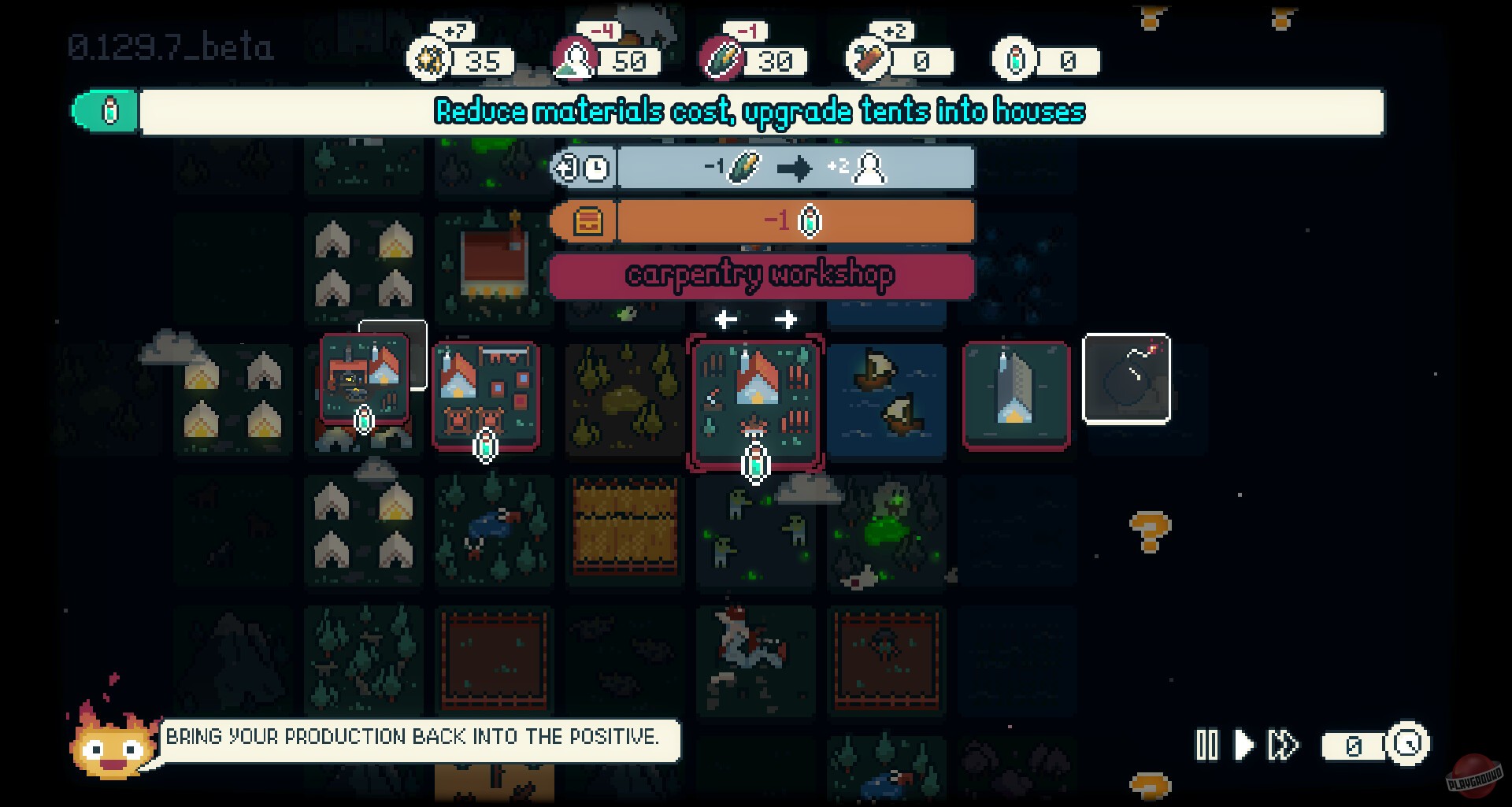The width and height of the screenshot is (1512, 807).
Task: Click the left arrow under carpentry workshop
Action: 724,318
